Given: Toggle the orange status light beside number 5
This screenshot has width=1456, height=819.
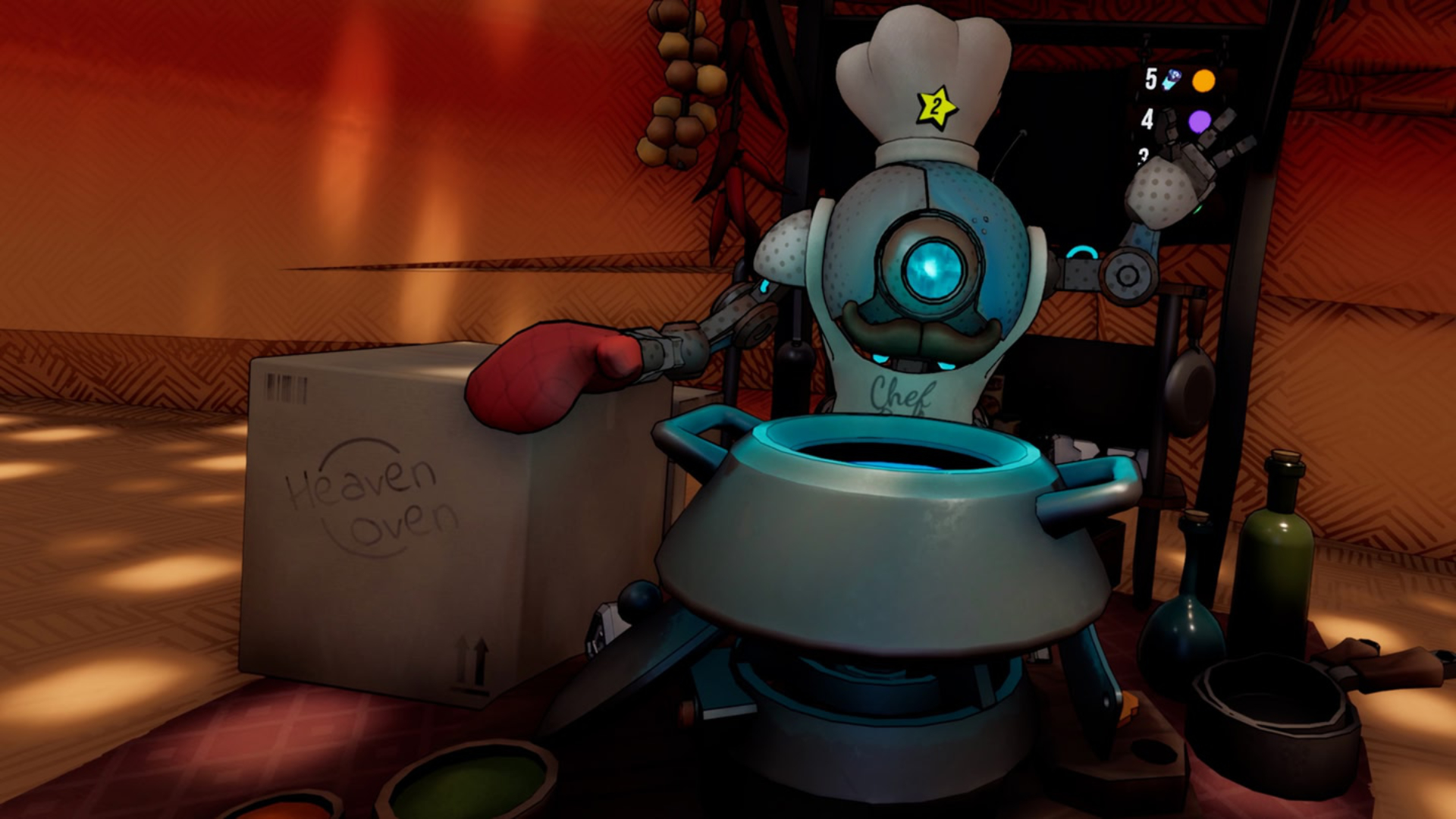Looking at the screenshot, I should click(1204, 80).
